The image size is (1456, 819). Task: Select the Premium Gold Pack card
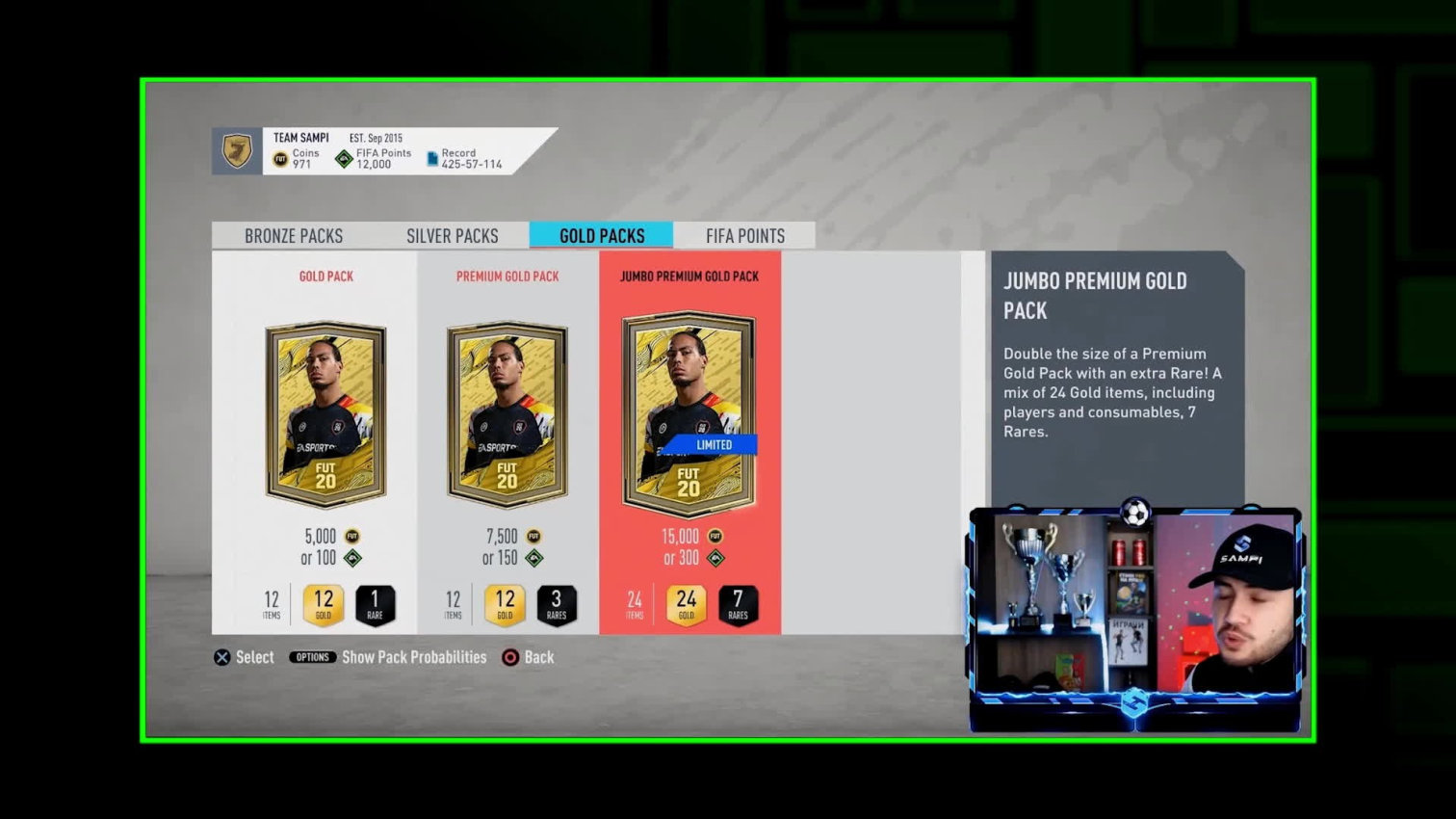pyautogui.click(x=507, y=414)
